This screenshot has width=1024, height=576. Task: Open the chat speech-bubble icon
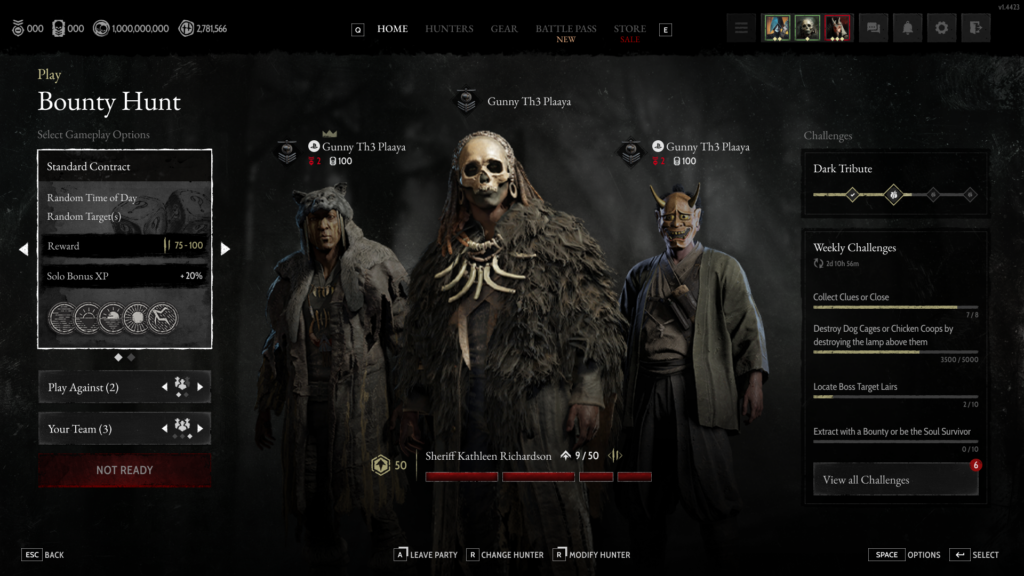[873, 29]
